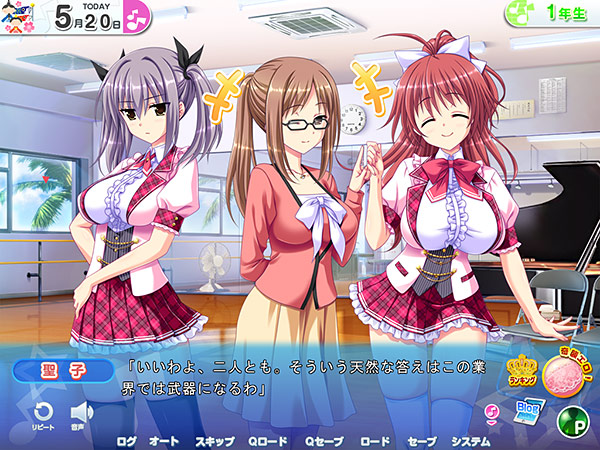This screenshot has width=600, height=450.
Task: Click the small pink music note icon
Action: pos(491,411)
